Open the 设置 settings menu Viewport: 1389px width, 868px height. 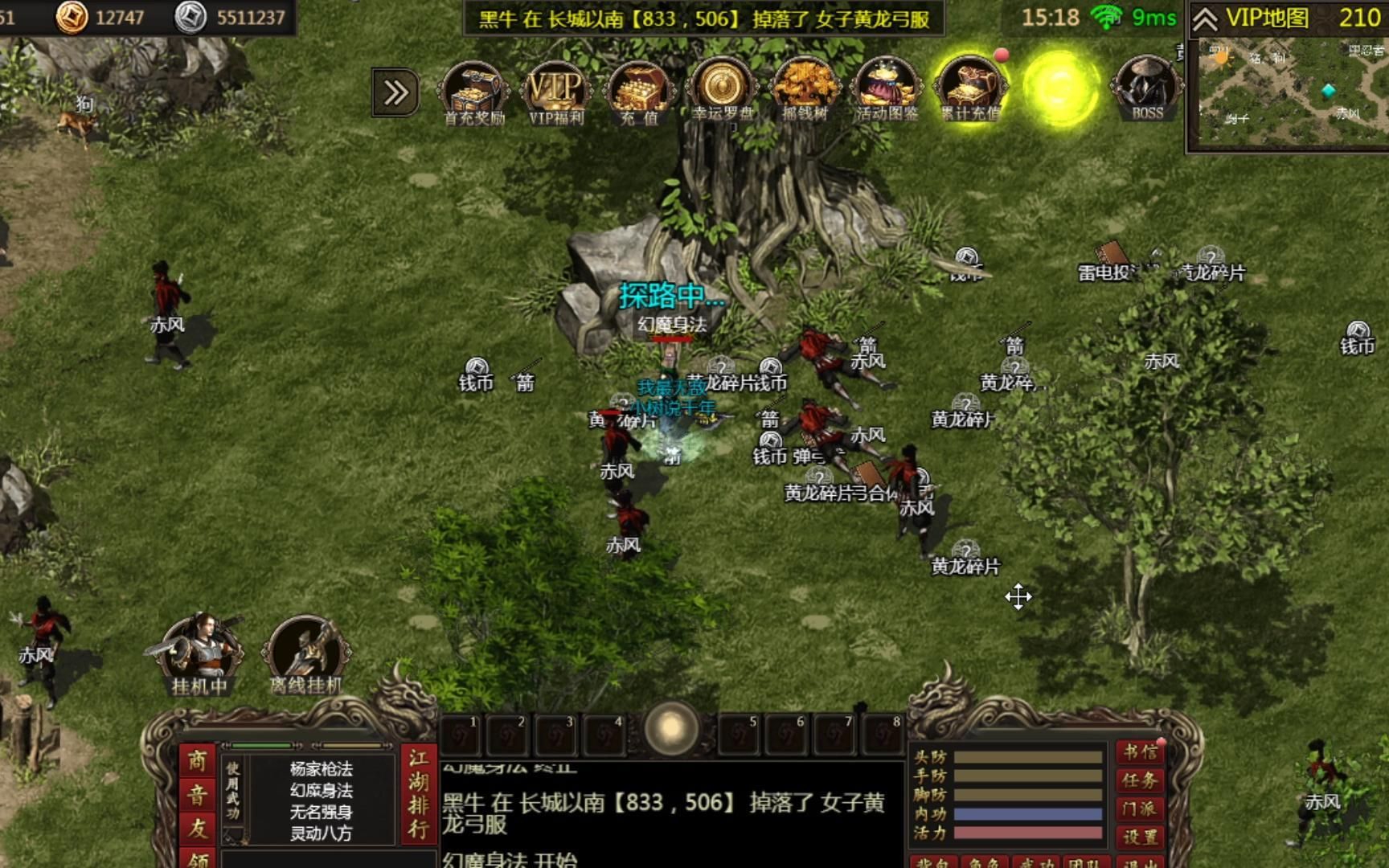pos(1140,837)
